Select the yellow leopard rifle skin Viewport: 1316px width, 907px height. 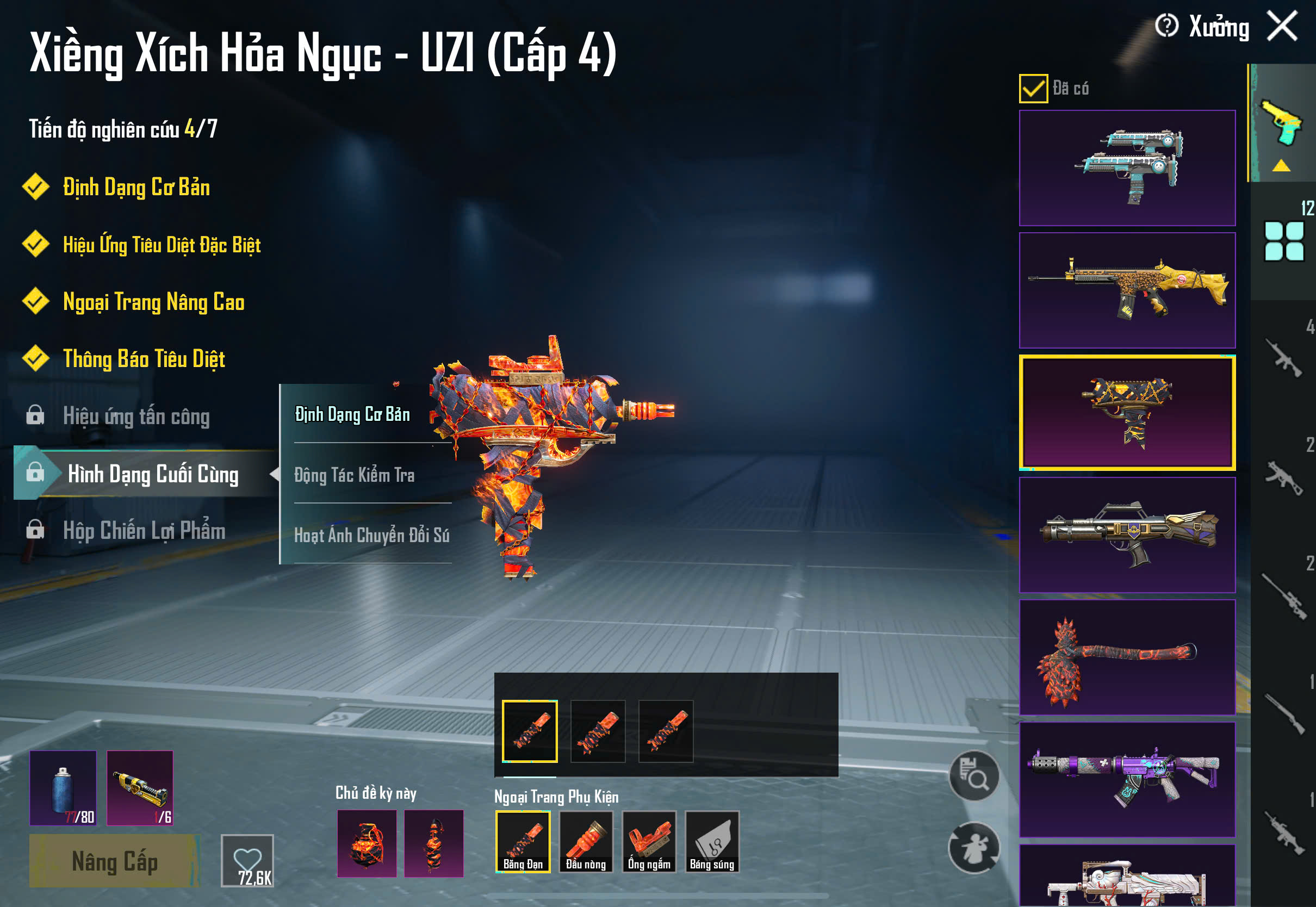(x=1127, y=290)
